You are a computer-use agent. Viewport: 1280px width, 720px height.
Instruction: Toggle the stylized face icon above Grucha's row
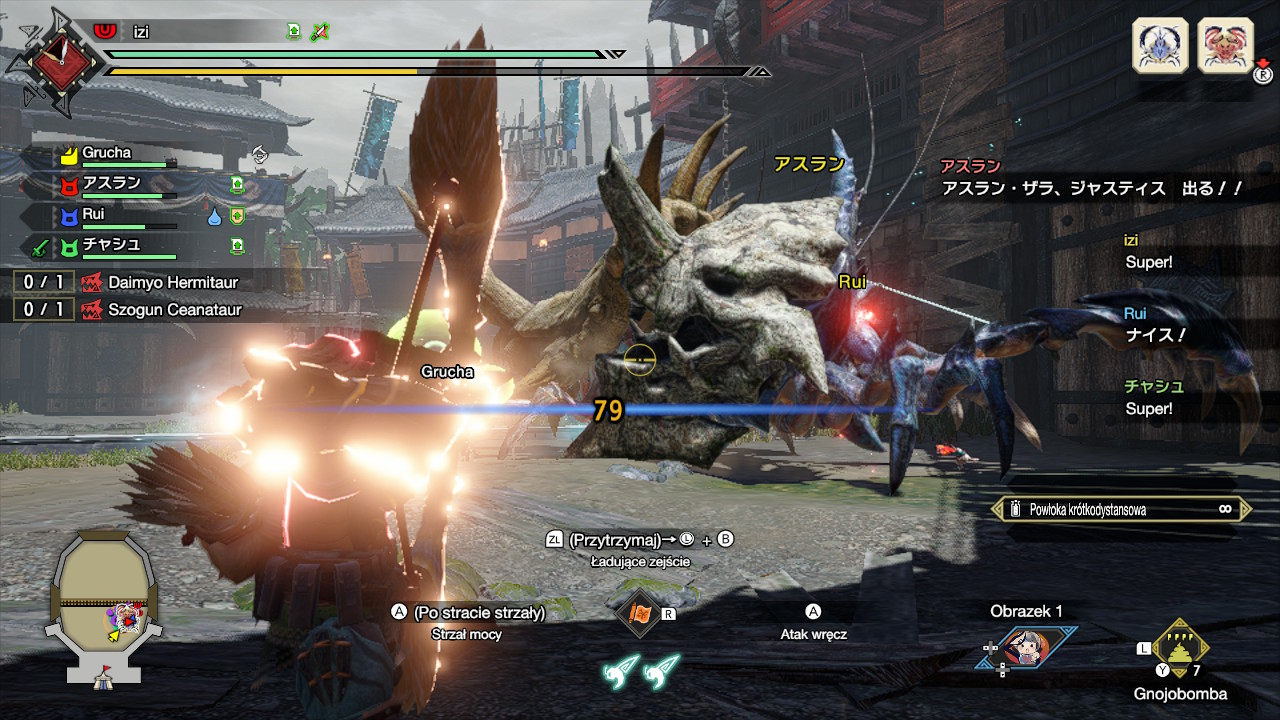(x=259, y=154)
